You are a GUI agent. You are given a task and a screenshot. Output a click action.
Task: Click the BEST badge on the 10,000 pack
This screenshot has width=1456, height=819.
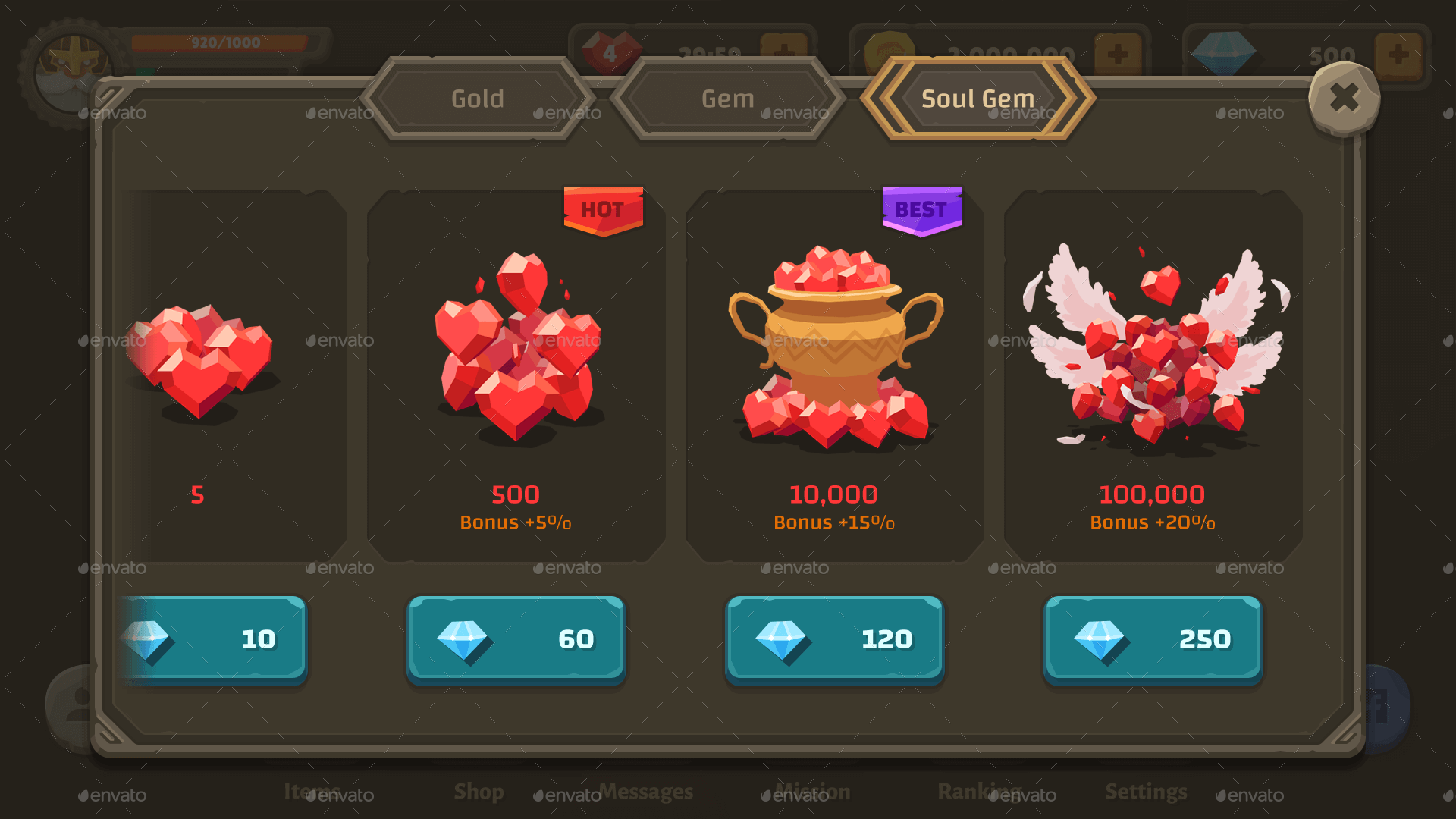(921, 209)
